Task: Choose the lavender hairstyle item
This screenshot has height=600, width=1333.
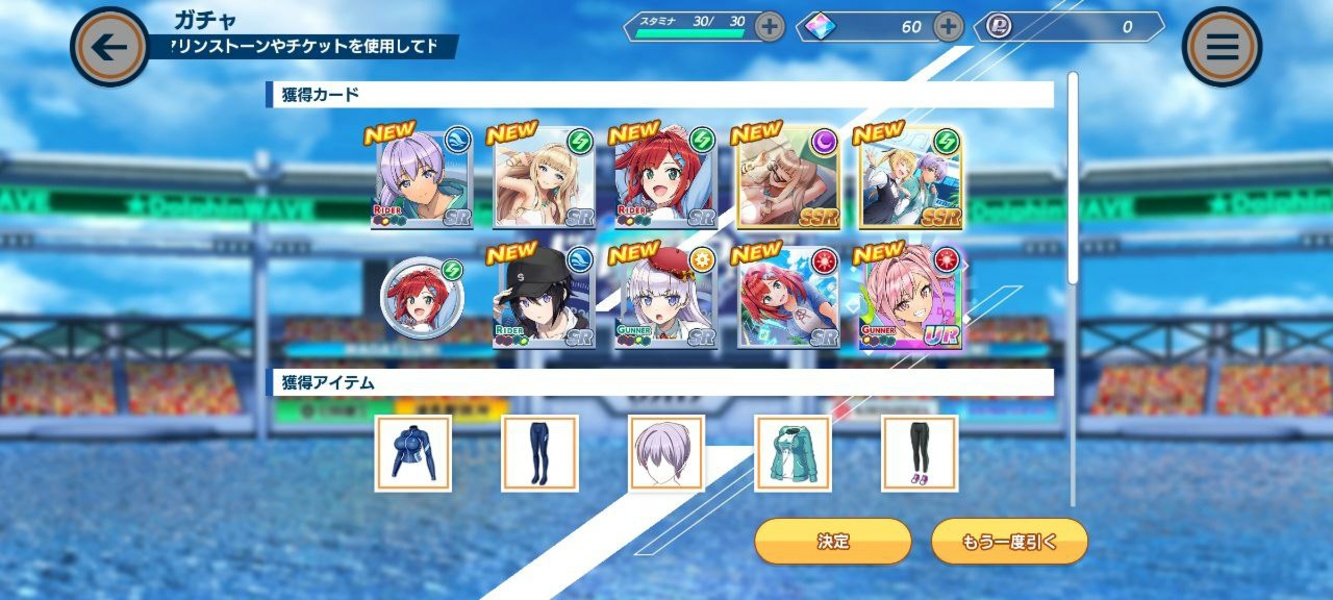Action: (666, 454)
